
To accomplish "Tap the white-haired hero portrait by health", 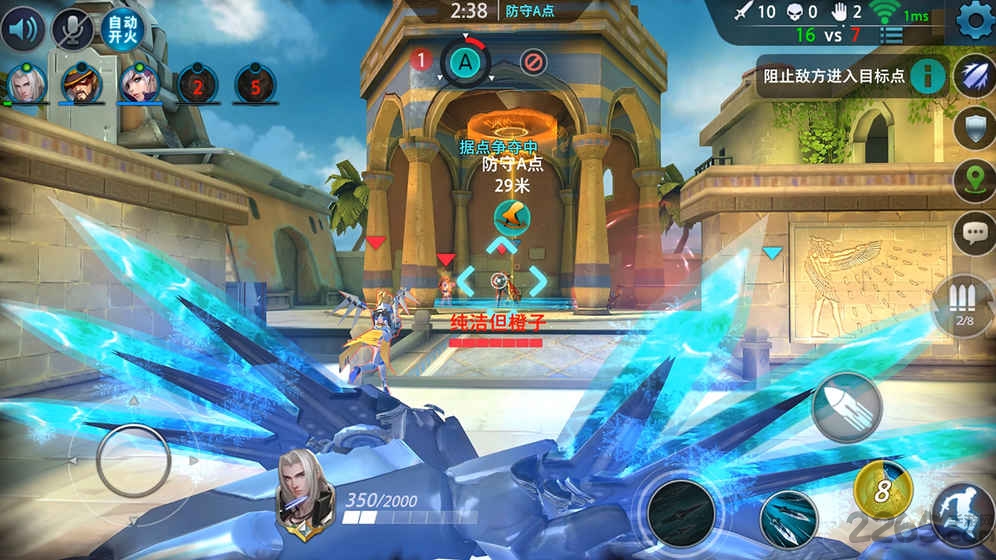I will pyautogui.click(x=304, y=494).
